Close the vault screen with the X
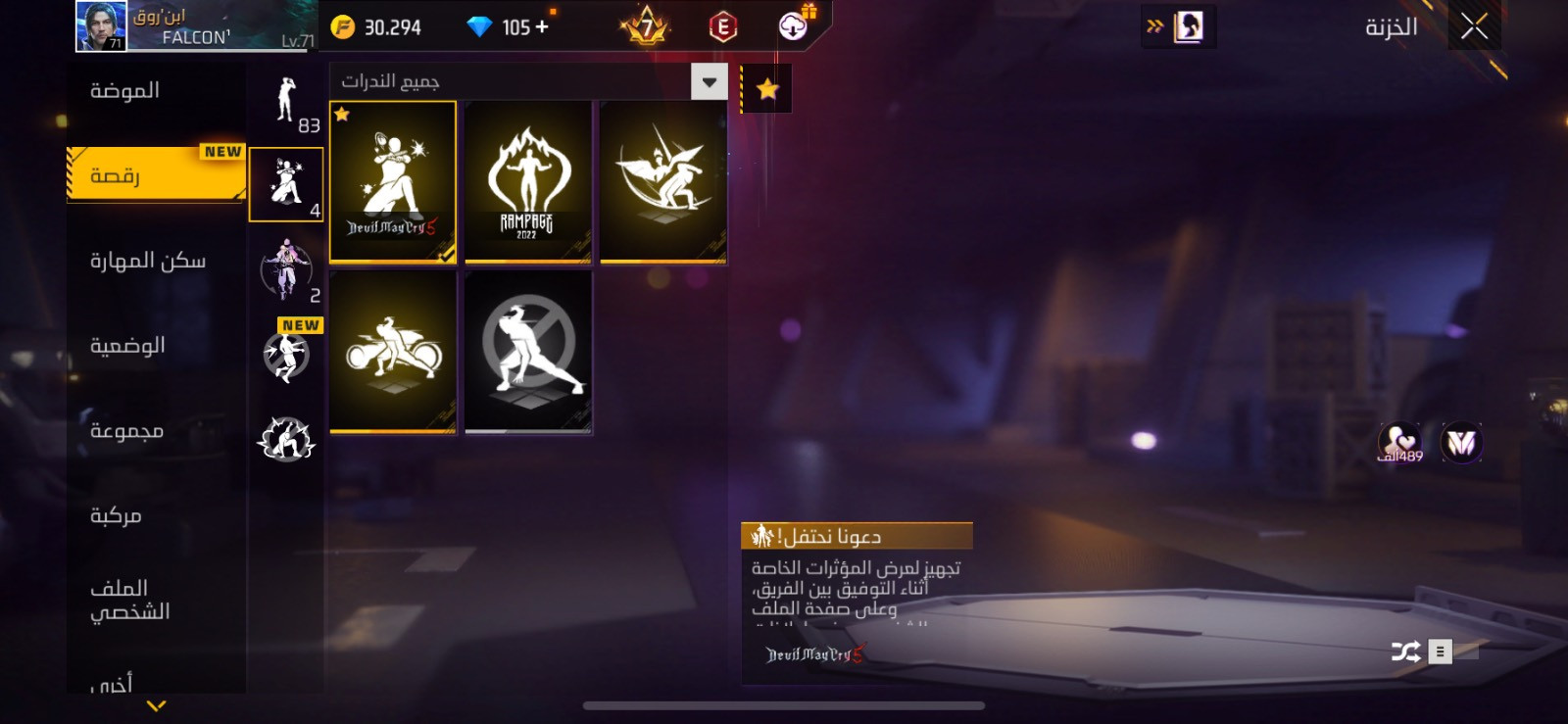Viewport: 1568px width, 724px height. 1474,26
